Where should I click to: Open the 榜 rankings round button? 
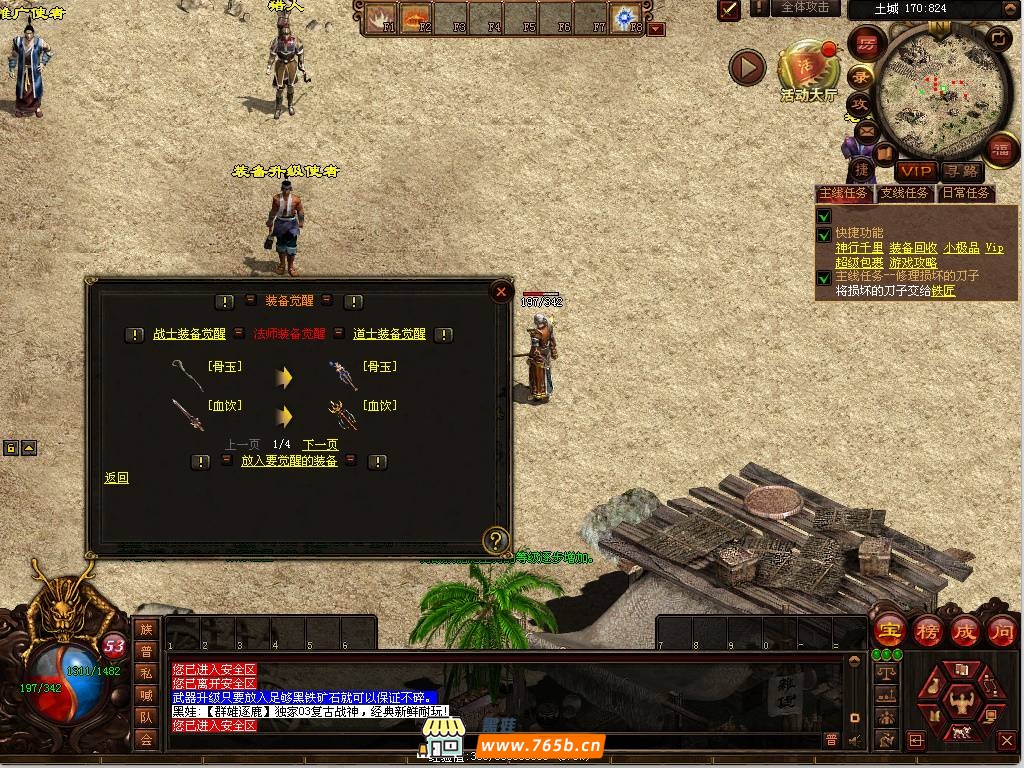pyautogui.click(x=927, y=631)
